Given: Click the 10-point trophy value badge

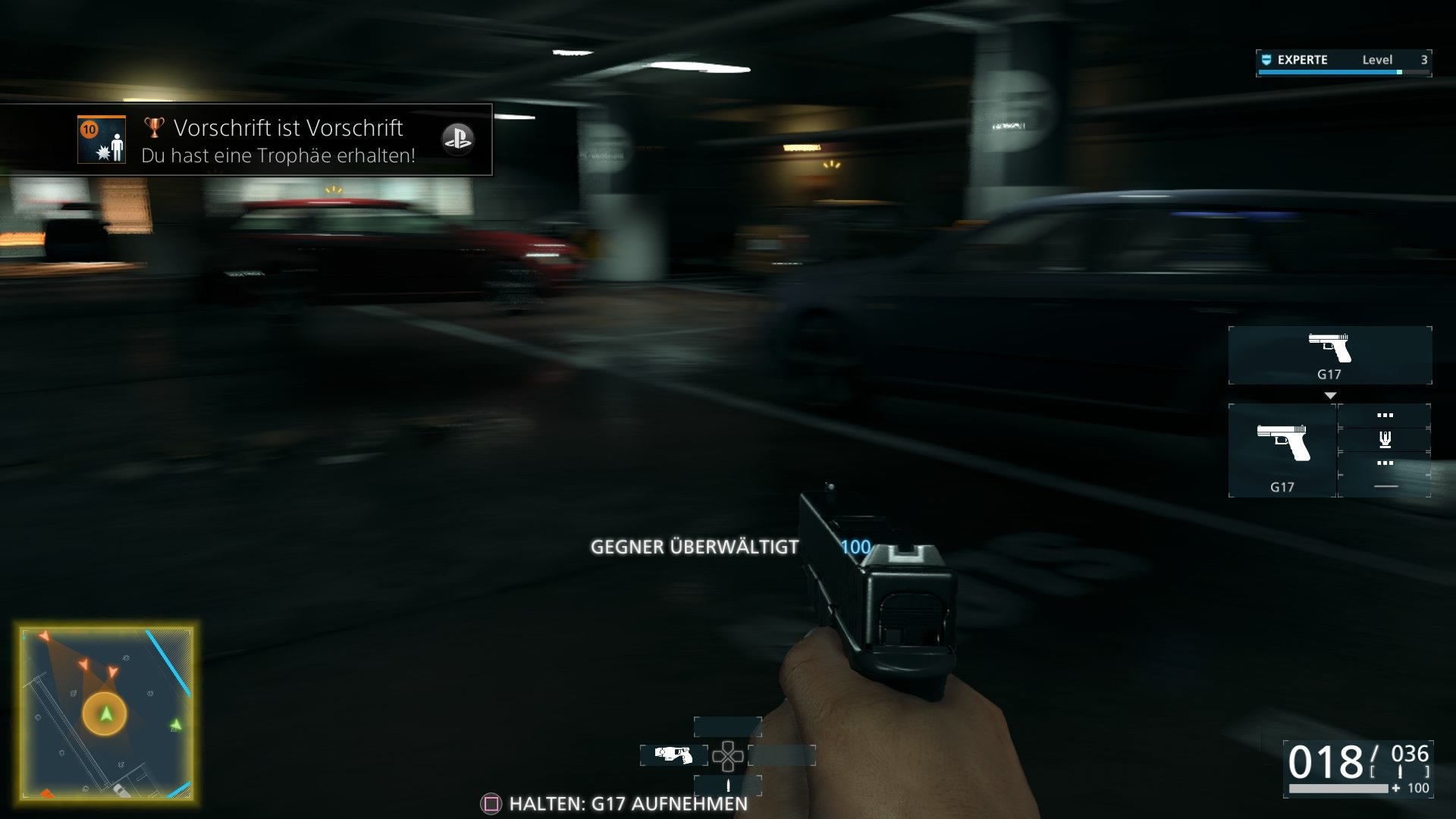Looking at the screenshot, I should coord(91,129).
